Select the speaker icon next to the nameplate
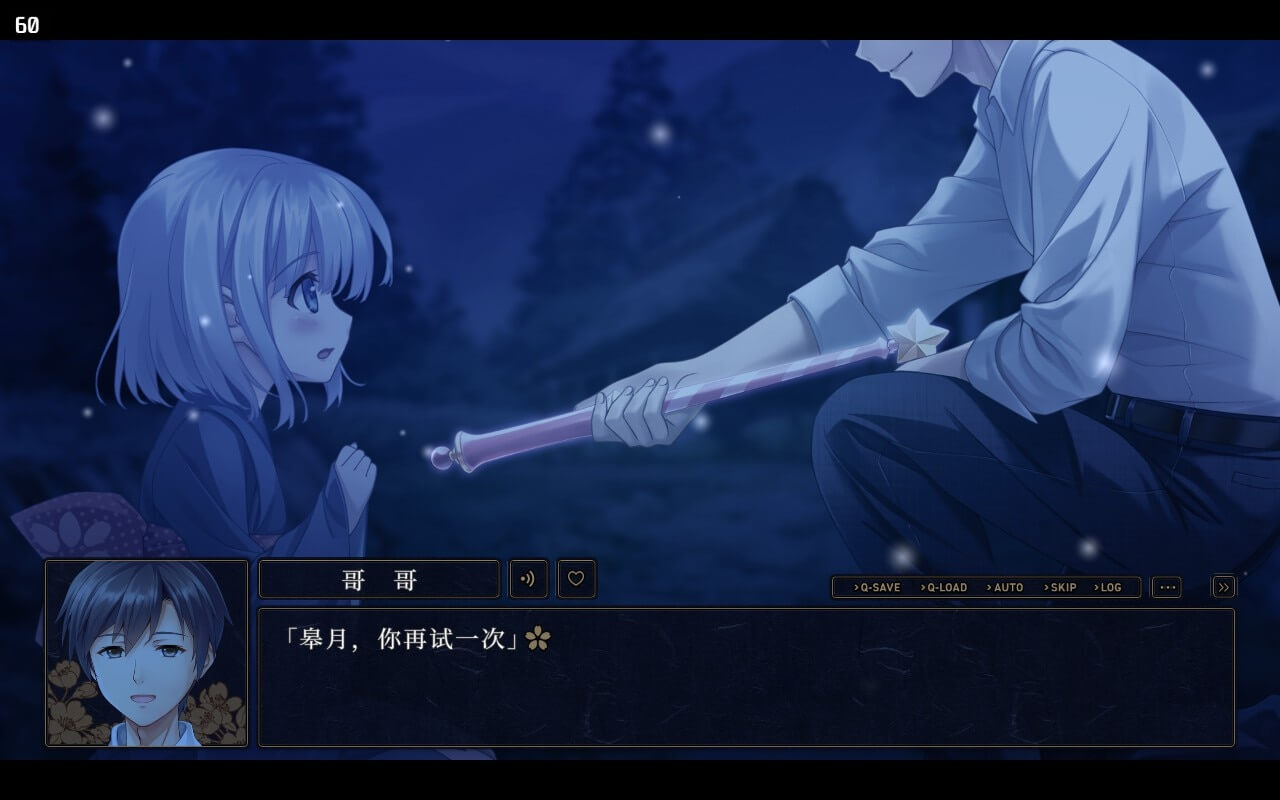 (528, 578)
